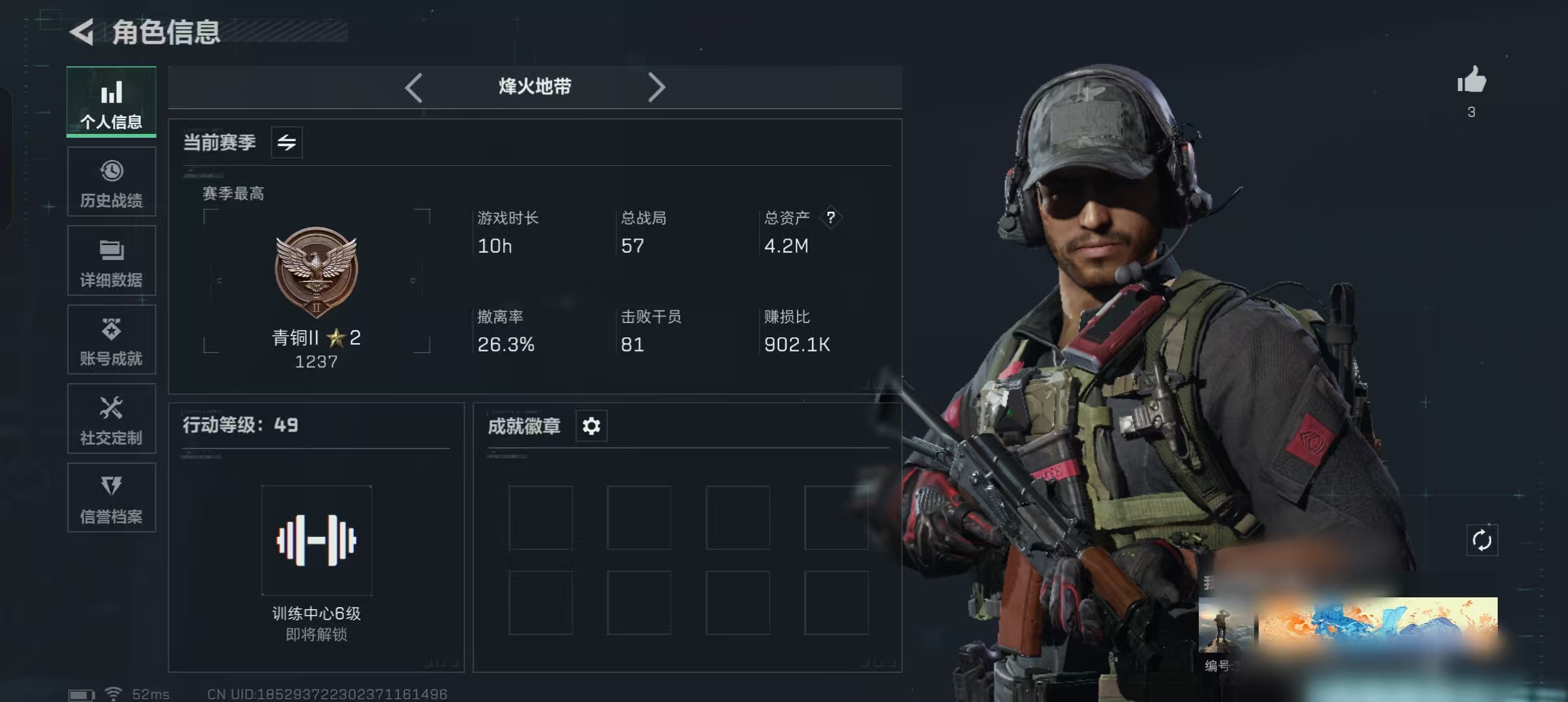
Task: Click the rotate character refresh icon
Action: coord(1482,540)
